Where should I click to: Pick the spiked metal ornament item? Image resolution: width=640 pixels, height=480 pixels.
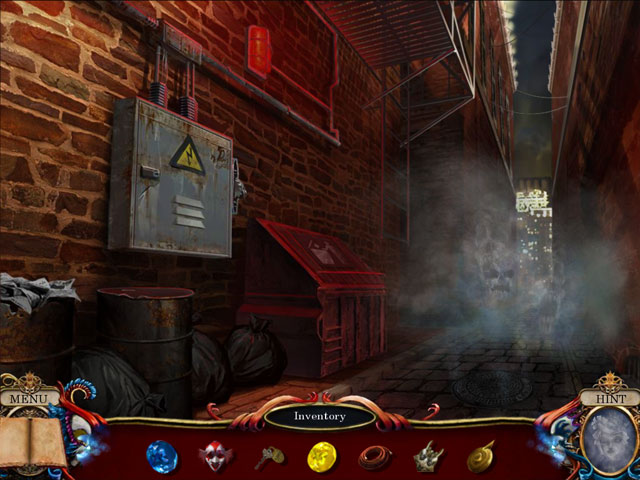(428, 456)
